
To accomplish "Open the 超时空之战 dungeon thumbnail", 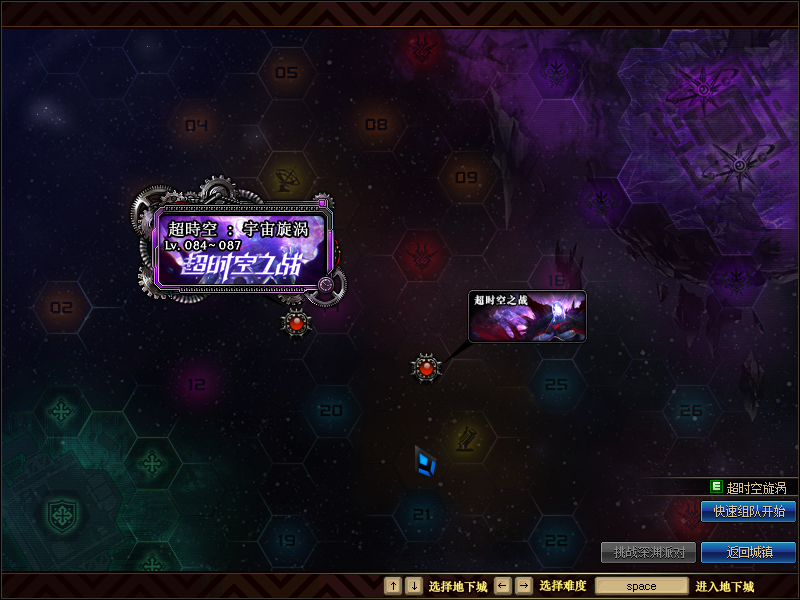I will pyautogui.click(x=527, y=316).
